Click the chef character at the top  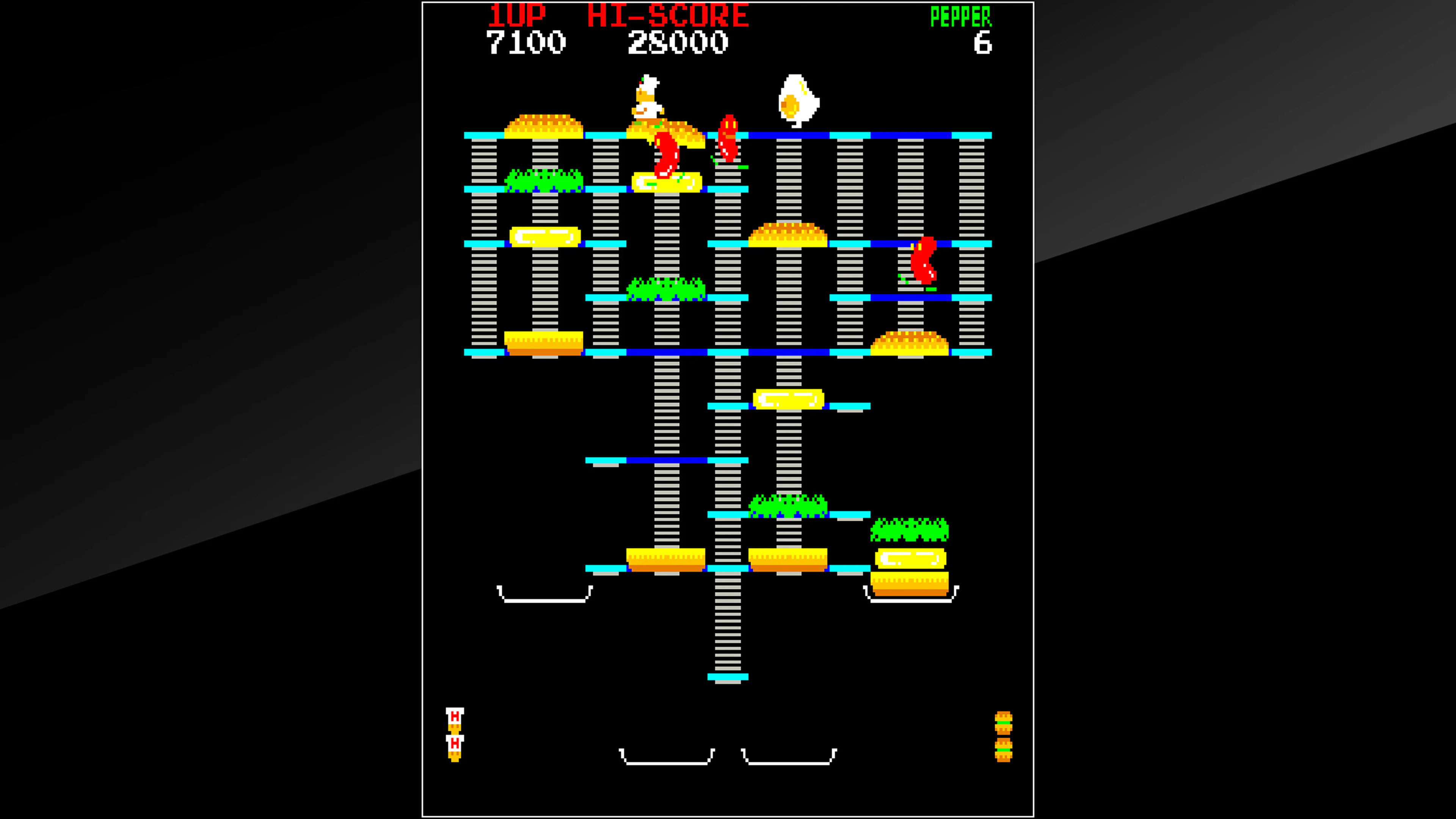(648, 99)
